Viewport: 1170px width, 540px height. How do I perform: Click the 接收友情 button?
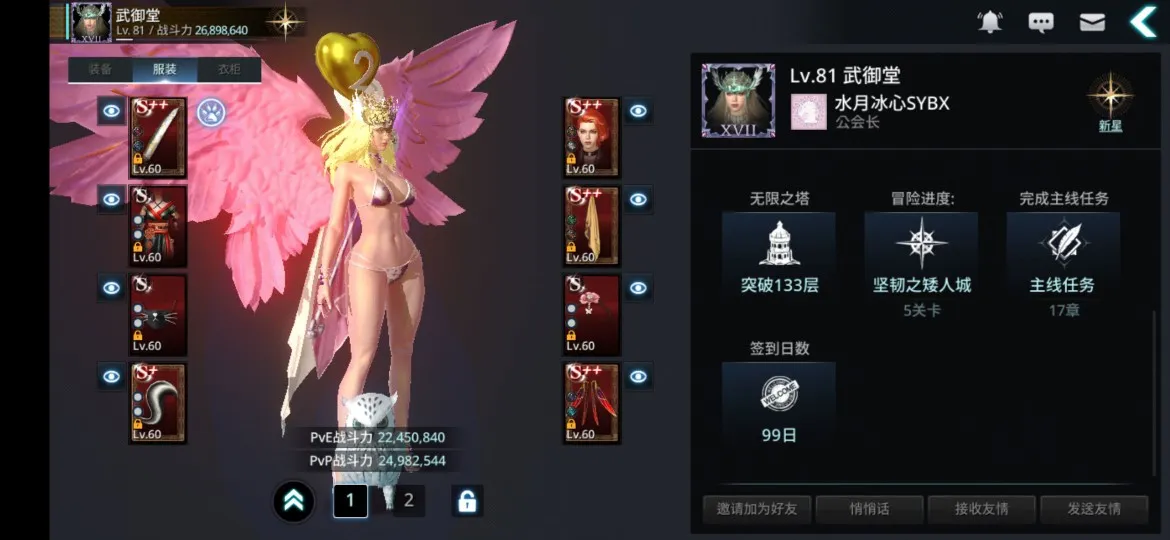(x=981, y=509)
